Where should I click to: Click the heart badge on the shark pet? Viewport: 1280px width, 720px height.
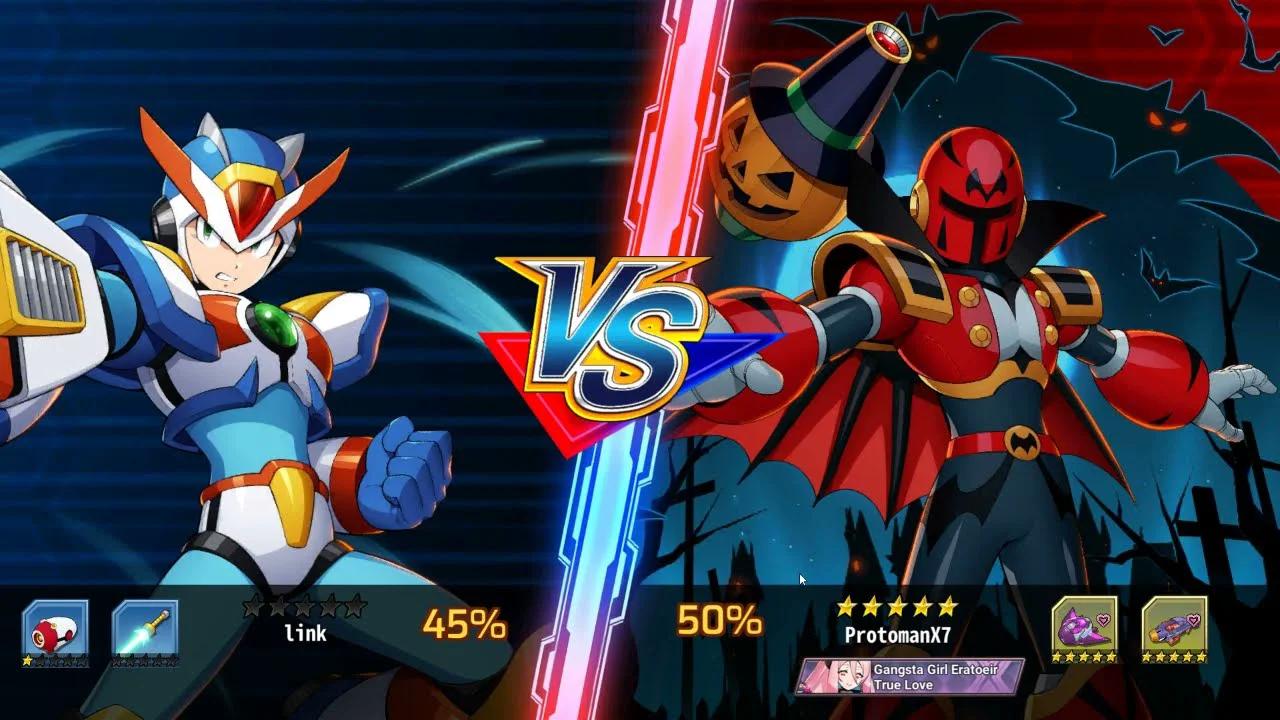pyautogui.click(x=1104, y=620)
